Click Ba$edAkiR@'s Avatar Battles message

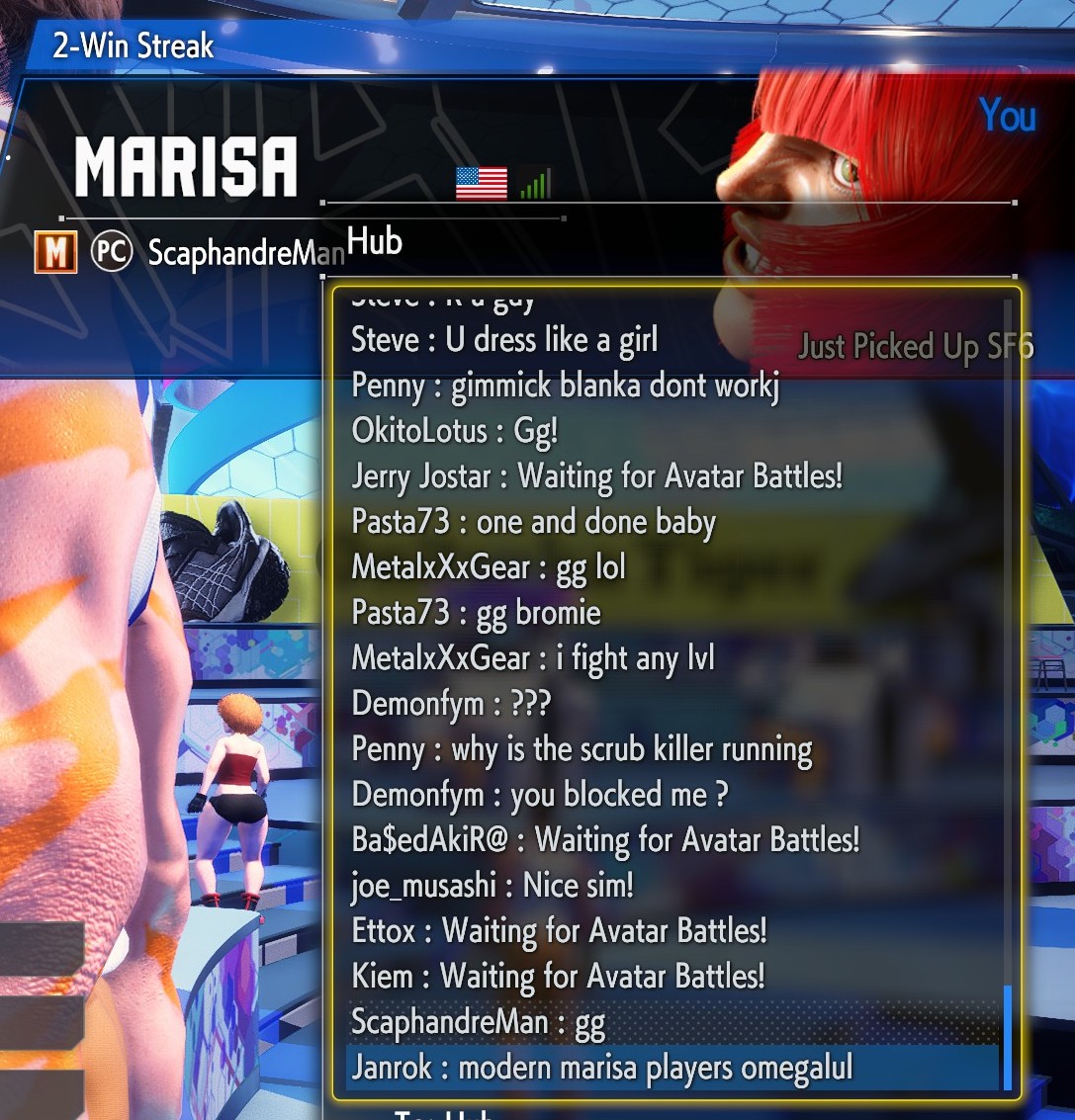tap(605, 840)
